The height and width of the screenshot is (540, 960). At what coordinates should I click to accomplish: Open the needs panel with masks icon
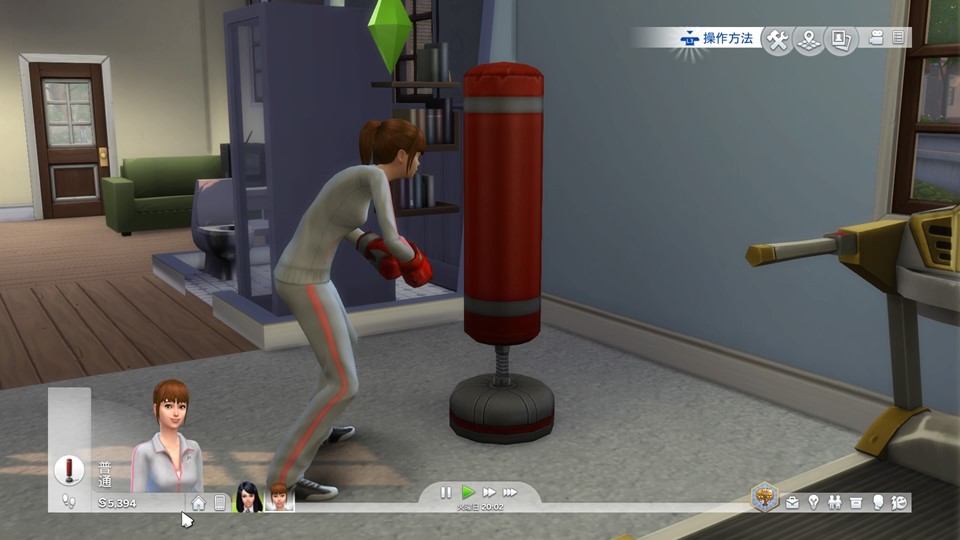(899, 502)
